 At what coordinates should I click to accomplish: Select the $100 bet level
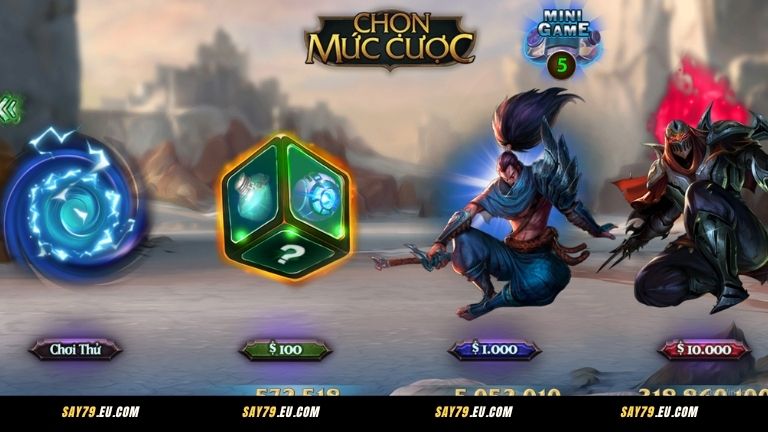(285, 349)
